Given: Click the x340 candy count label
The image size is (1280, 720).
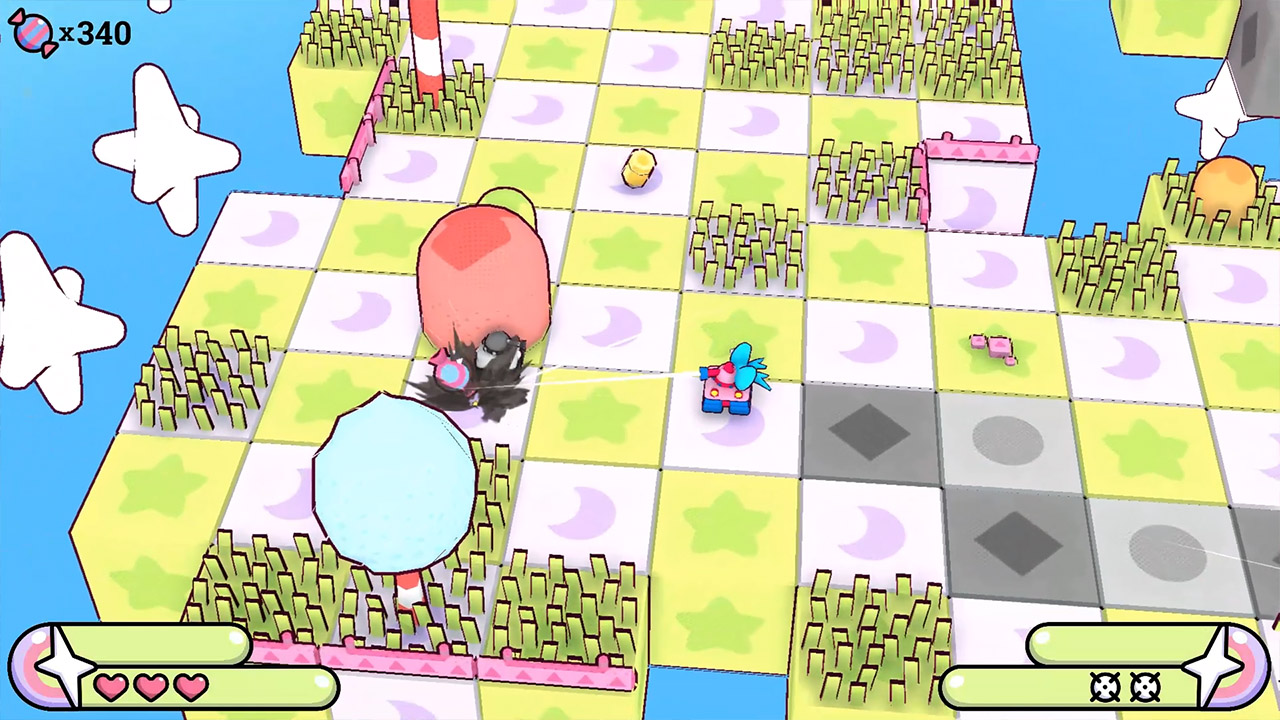Looking at the screenshot, I should pyautogui.click(x=93, y=32).
